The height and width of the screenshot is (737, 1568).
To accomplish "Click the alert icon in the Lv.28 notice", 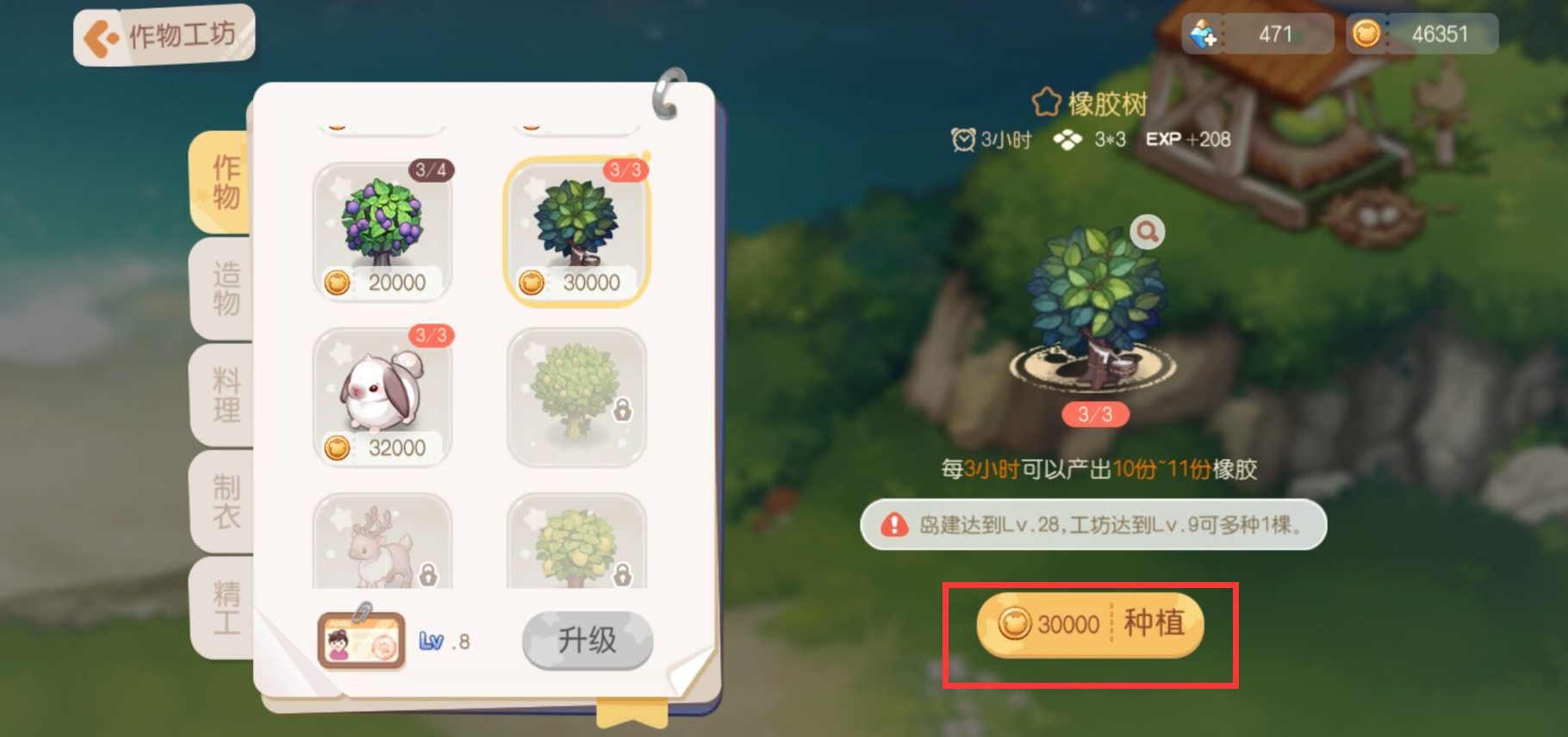I will click(x=896, y=524).
